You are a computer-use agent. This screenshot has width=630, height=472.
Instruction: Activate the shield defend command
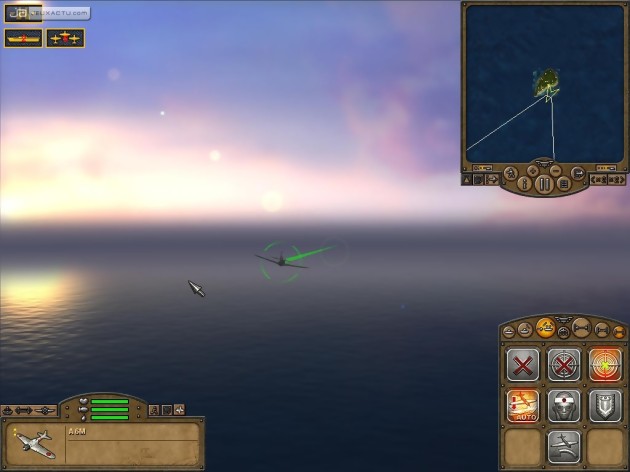tap(605, 405)
